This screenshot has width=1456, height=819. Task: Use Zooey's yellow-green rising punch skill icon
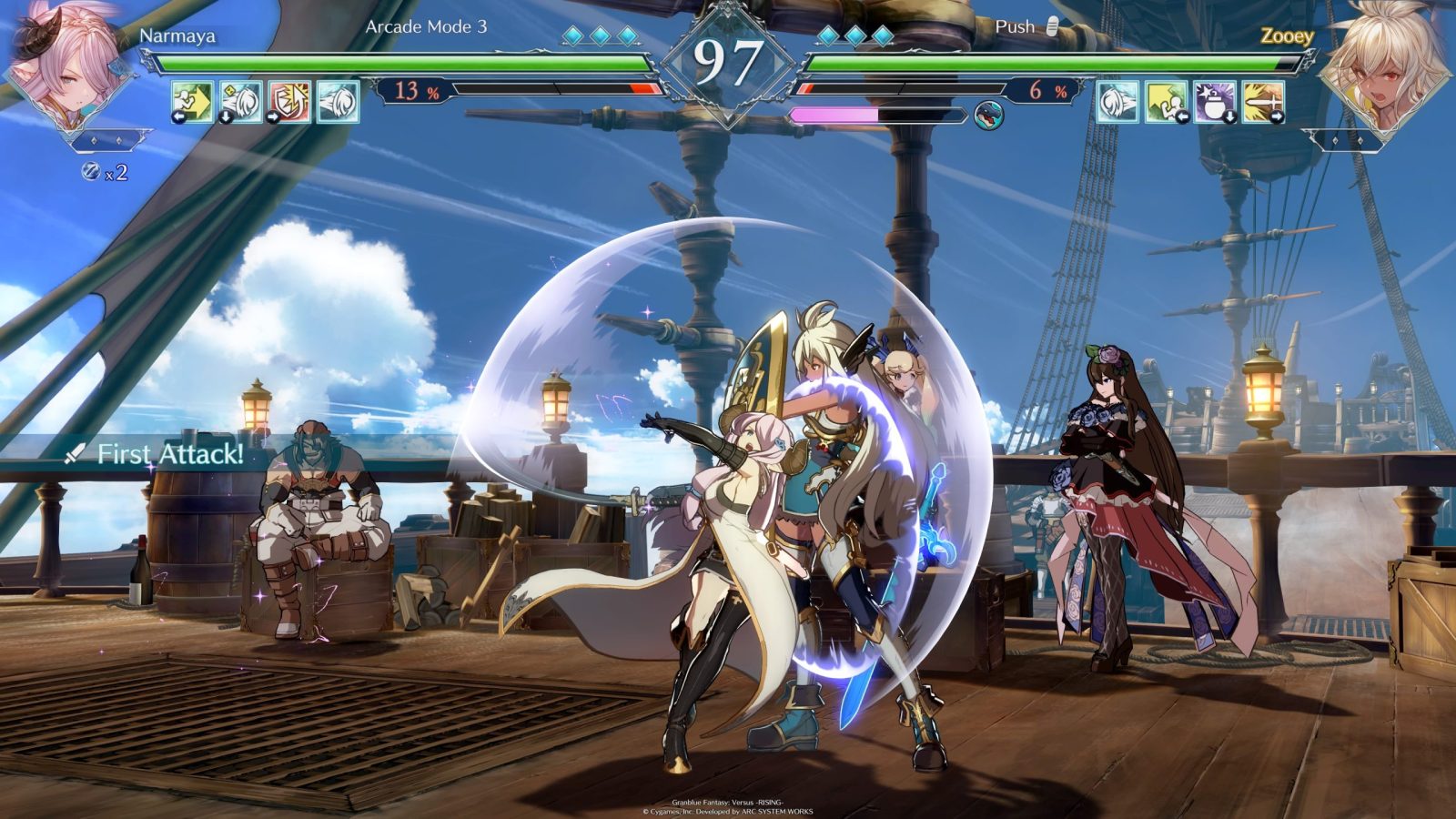point(1166,101)
